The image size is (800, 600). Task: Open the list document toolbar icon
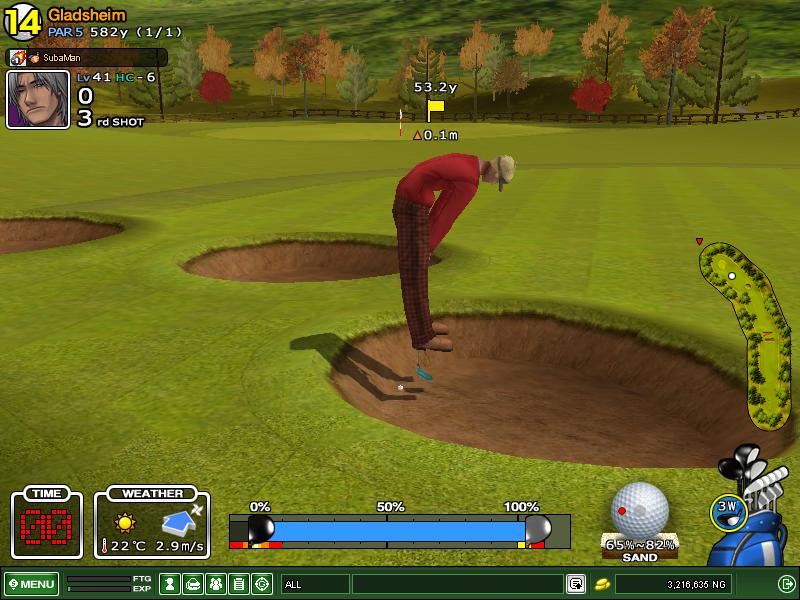pyautogui.click(x=238, y=583)
